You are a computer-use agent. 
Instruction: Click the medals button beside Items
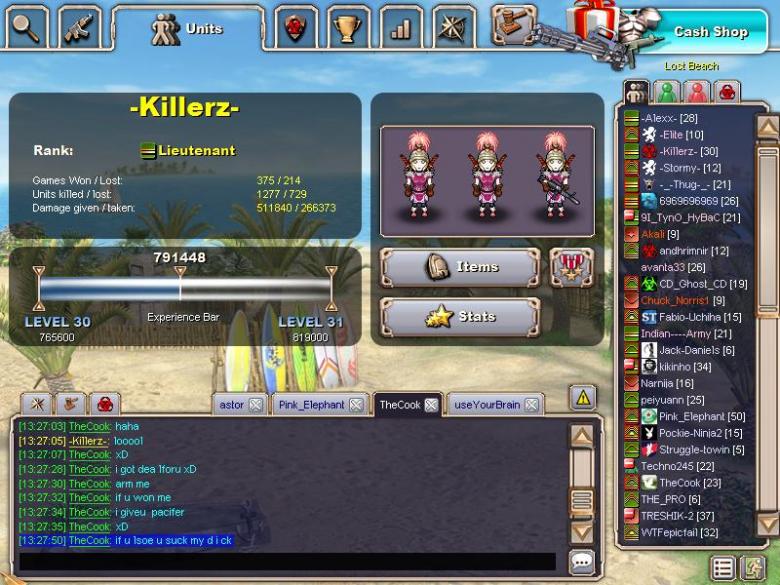[x=572, y=267]
